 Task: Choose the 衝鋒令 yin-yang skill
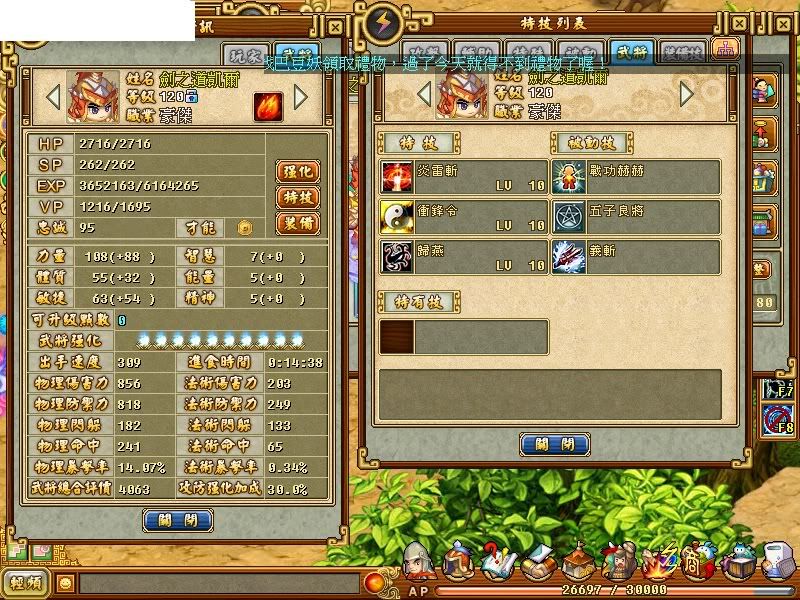tap(463, 217)
